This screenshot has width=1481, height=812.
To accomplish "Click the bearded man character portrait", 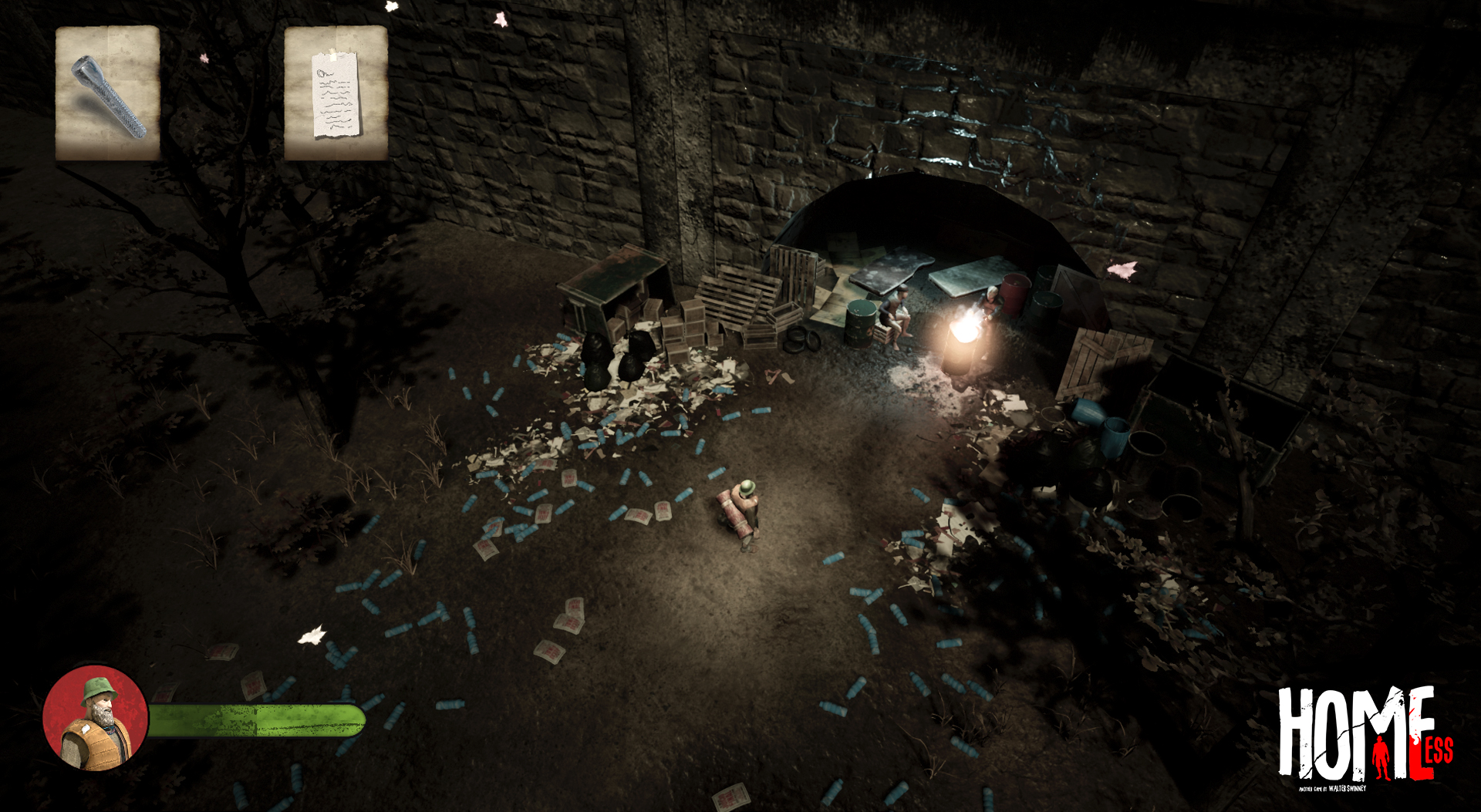I will pos(95,719).
